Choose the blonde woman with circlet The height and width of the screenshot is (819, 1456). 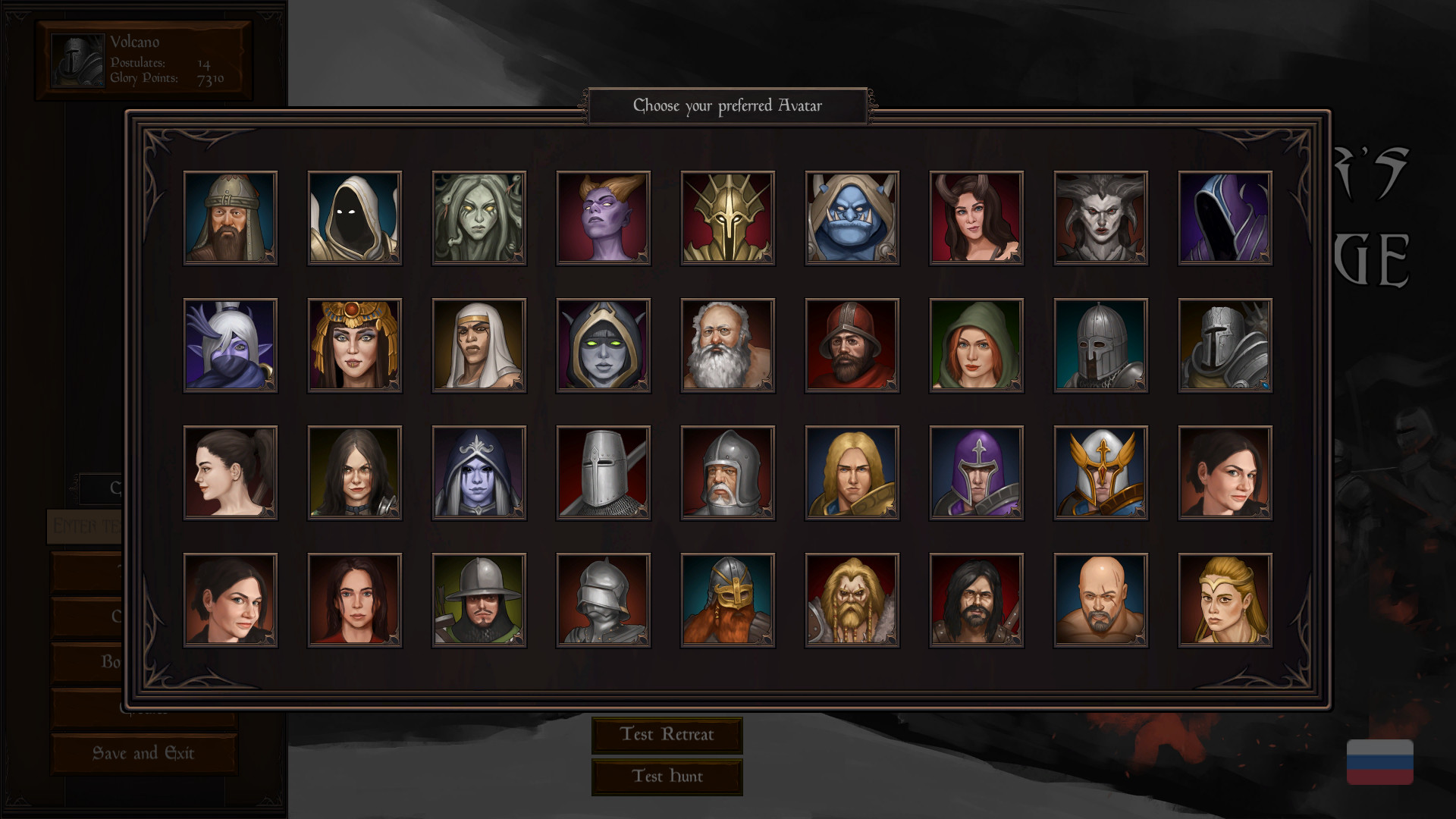tap(1225, 600)
